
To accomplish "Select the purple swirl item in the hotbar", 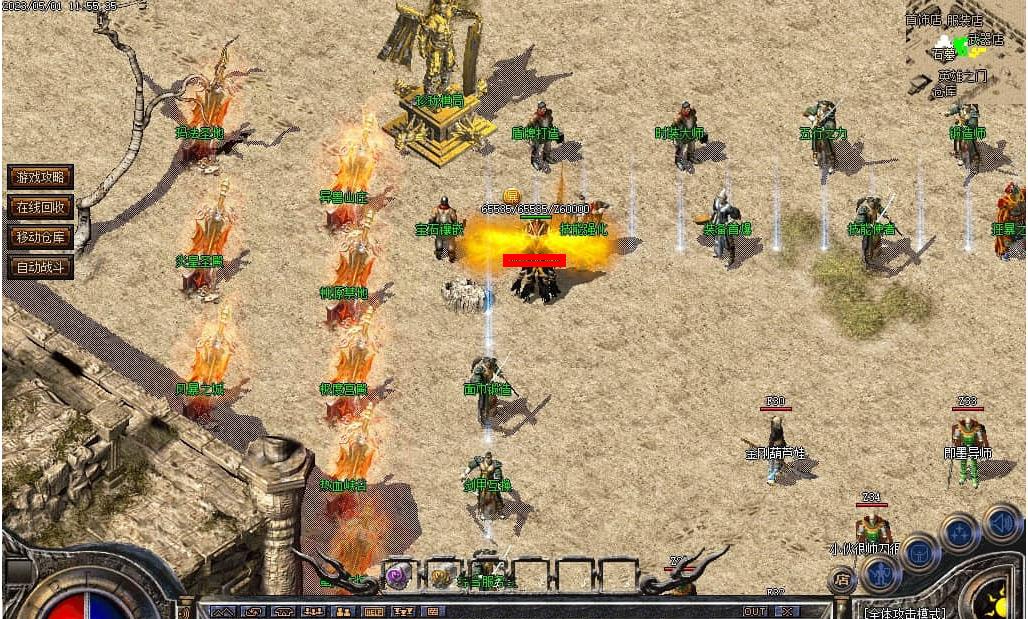I will coord(400,577).
